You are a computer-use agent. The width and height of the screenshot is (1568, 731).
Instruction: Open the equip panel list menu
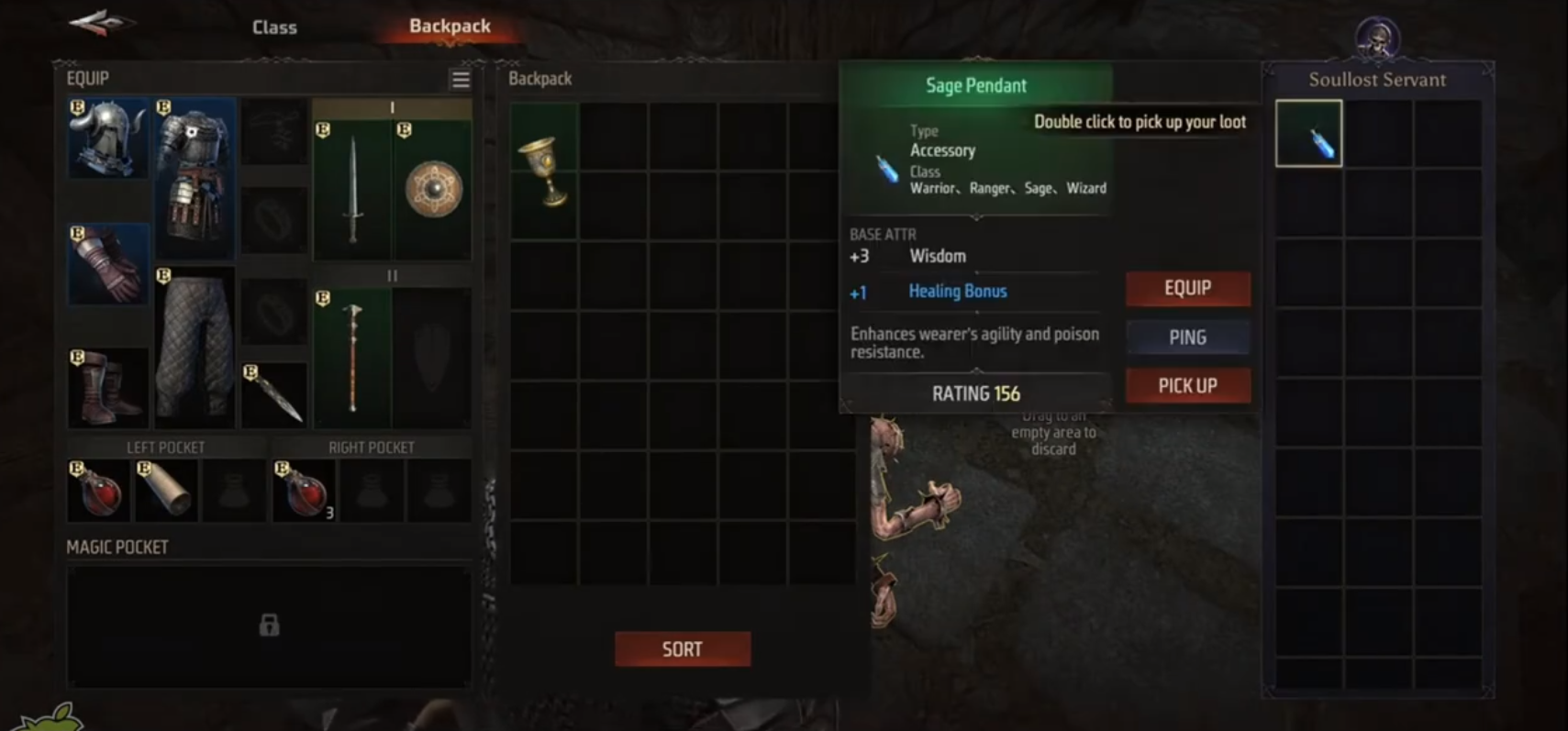coord(461,80)
